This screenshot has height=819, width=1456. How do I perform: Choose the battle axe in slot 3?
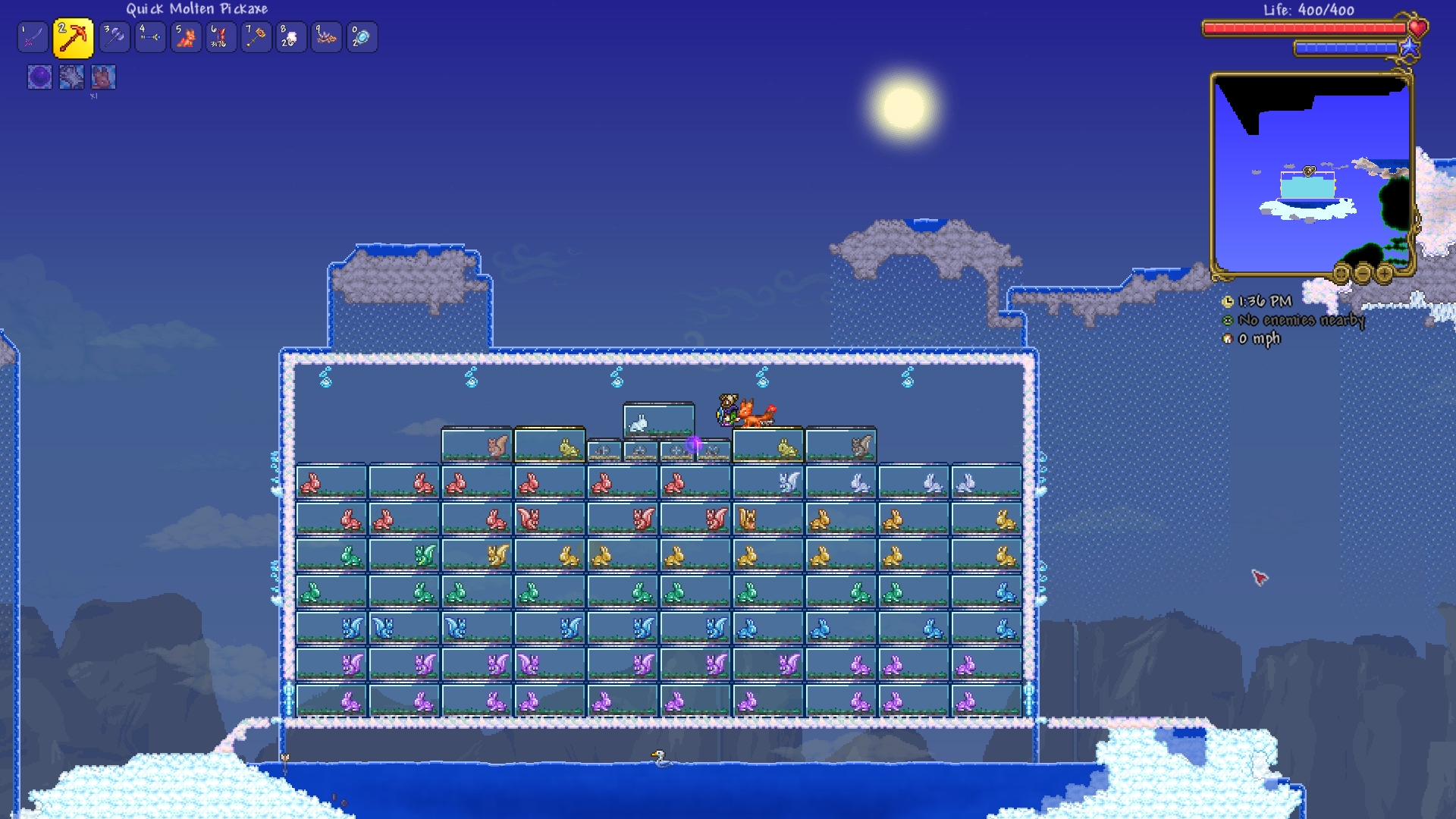click(x=115, y=37)
